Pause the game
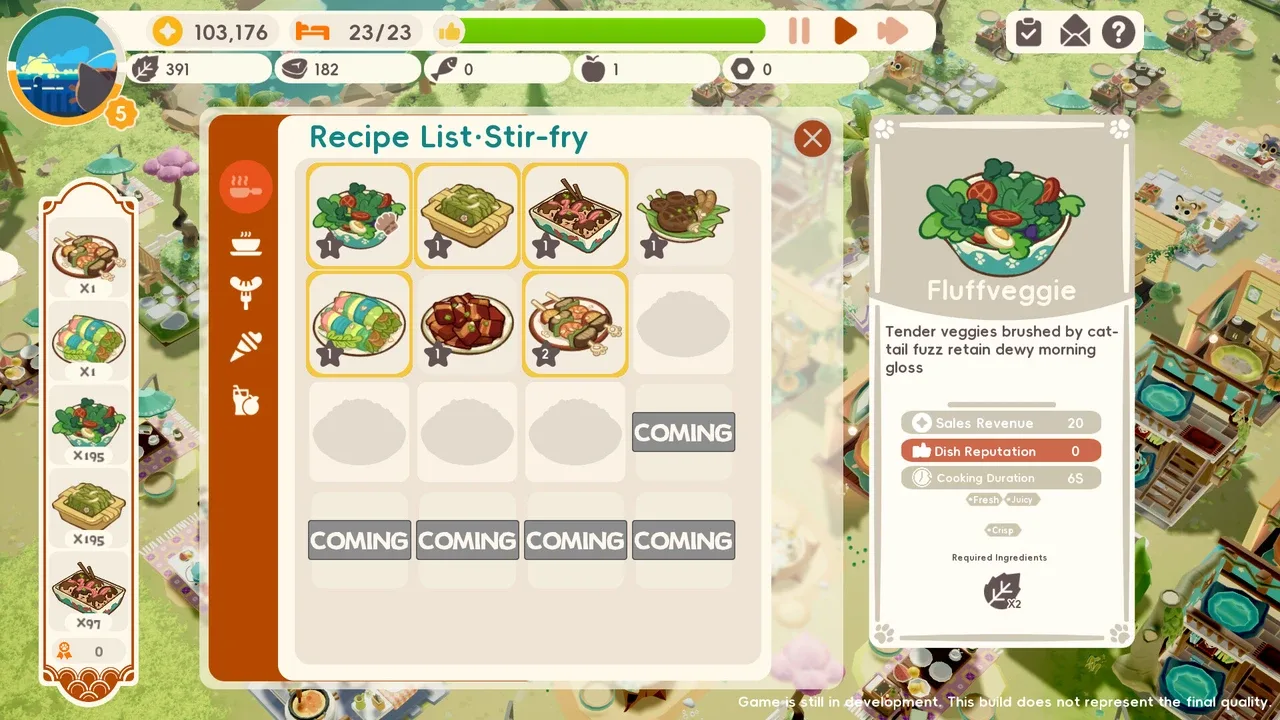This screenshot has width=1280, height=720. 799,31
